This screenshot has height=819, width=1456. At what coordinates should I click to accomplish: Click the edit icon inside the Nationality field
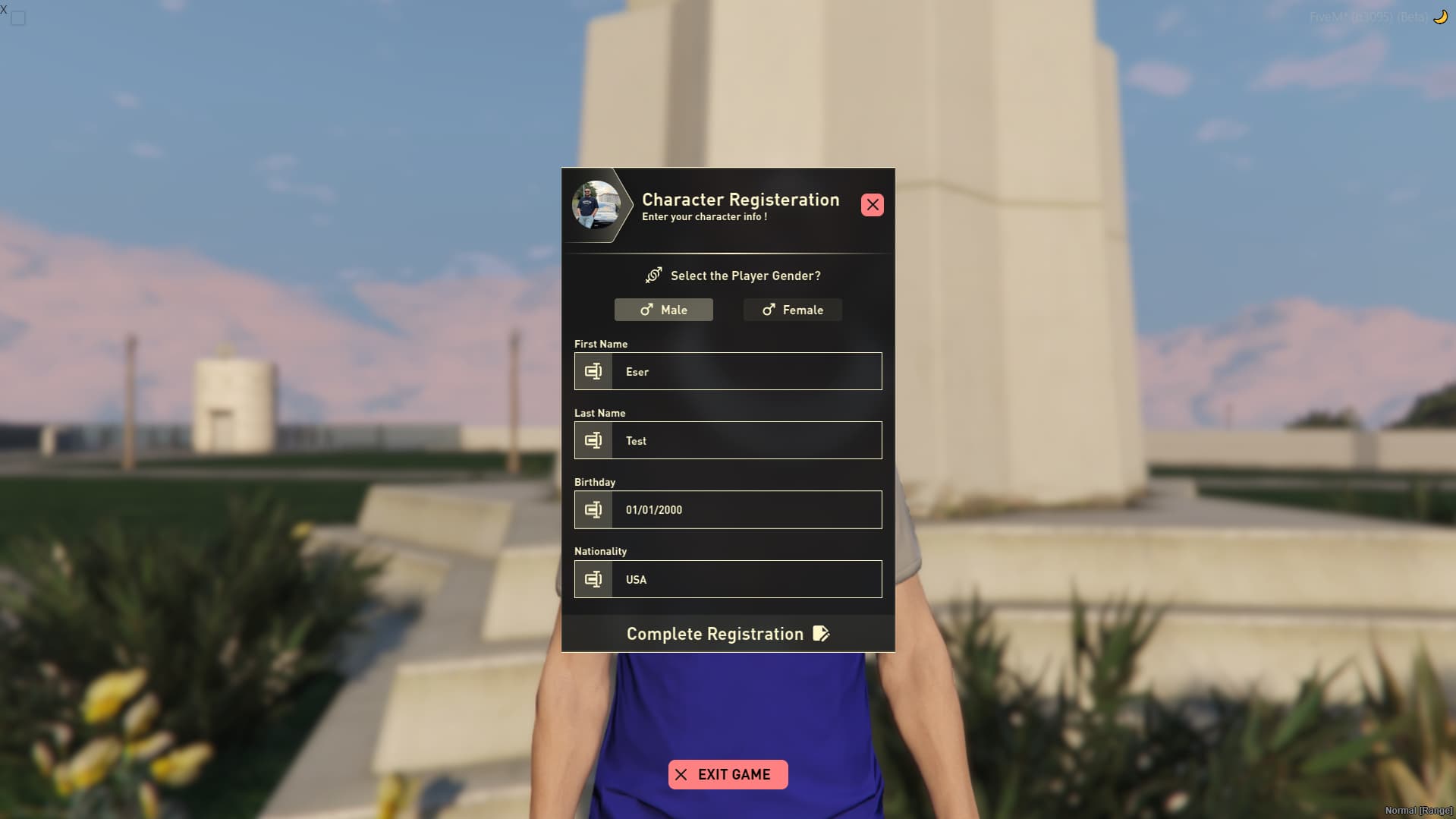click(x=593, y=579)
